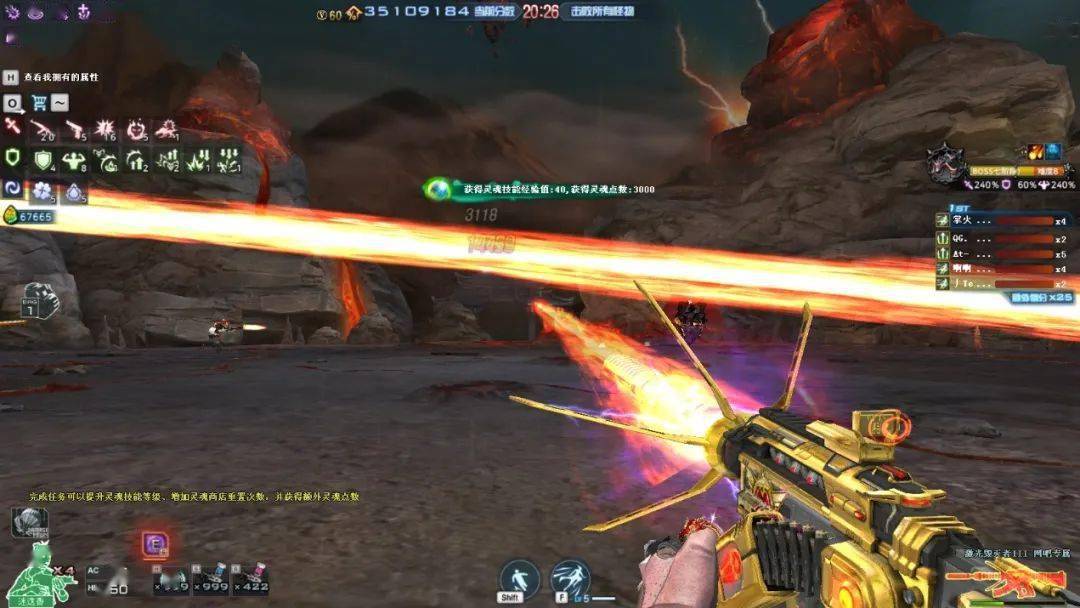The height and width of the screenshot is (608, 1080).
Task: Select the four-leaf clover skill icon
Action: [42, 191]
